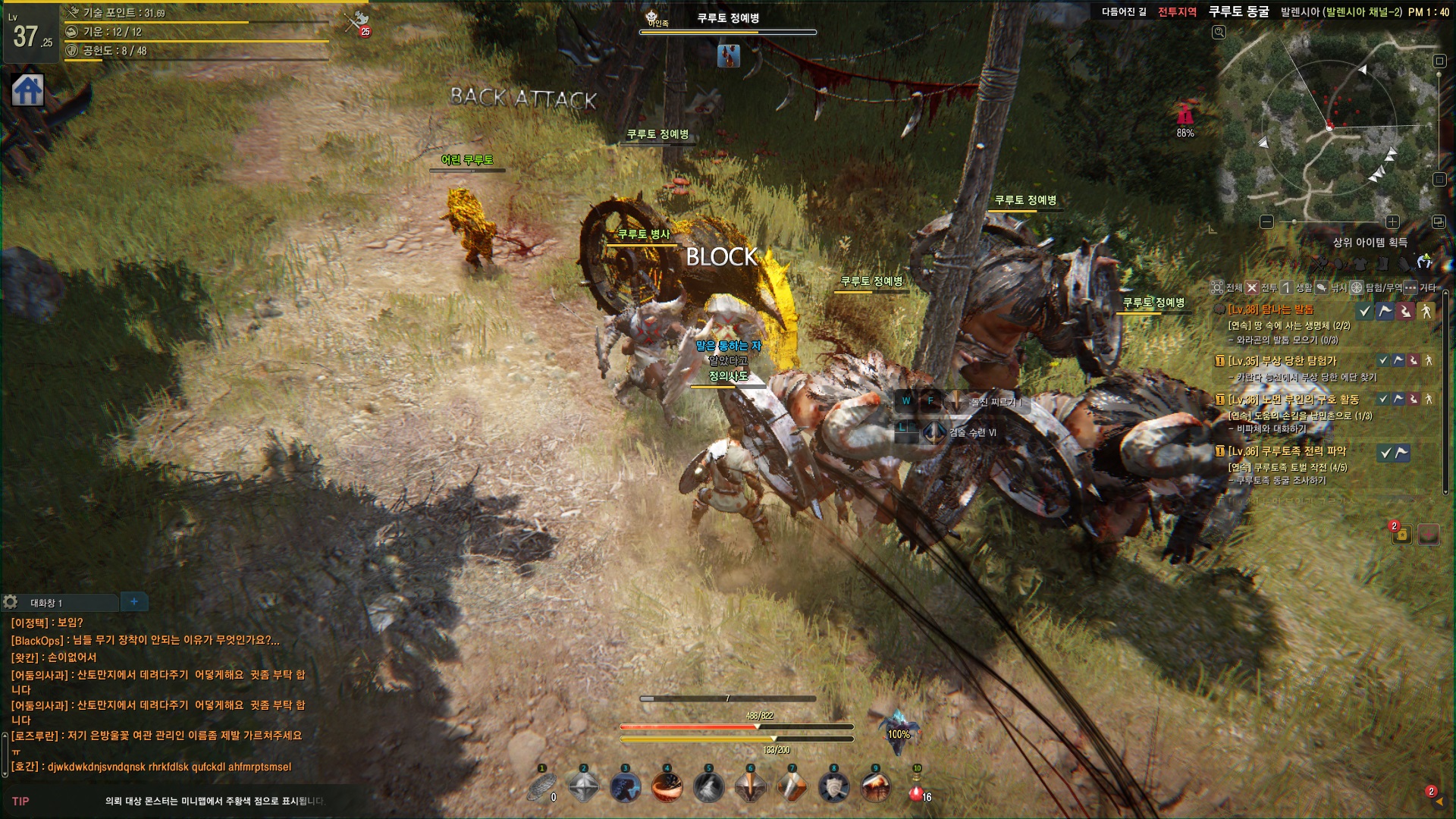Click the walking figure auto-path icon for 탐나는 발톱
This screenshot has height=819, width=1456.
tap(1426, 311)
